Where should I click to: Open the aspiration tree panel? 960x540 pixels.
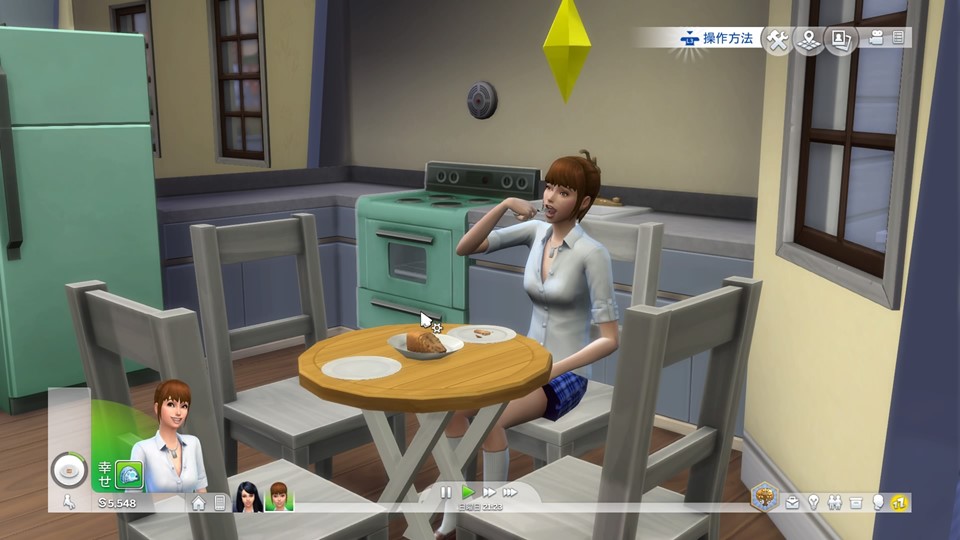point(766,496)
